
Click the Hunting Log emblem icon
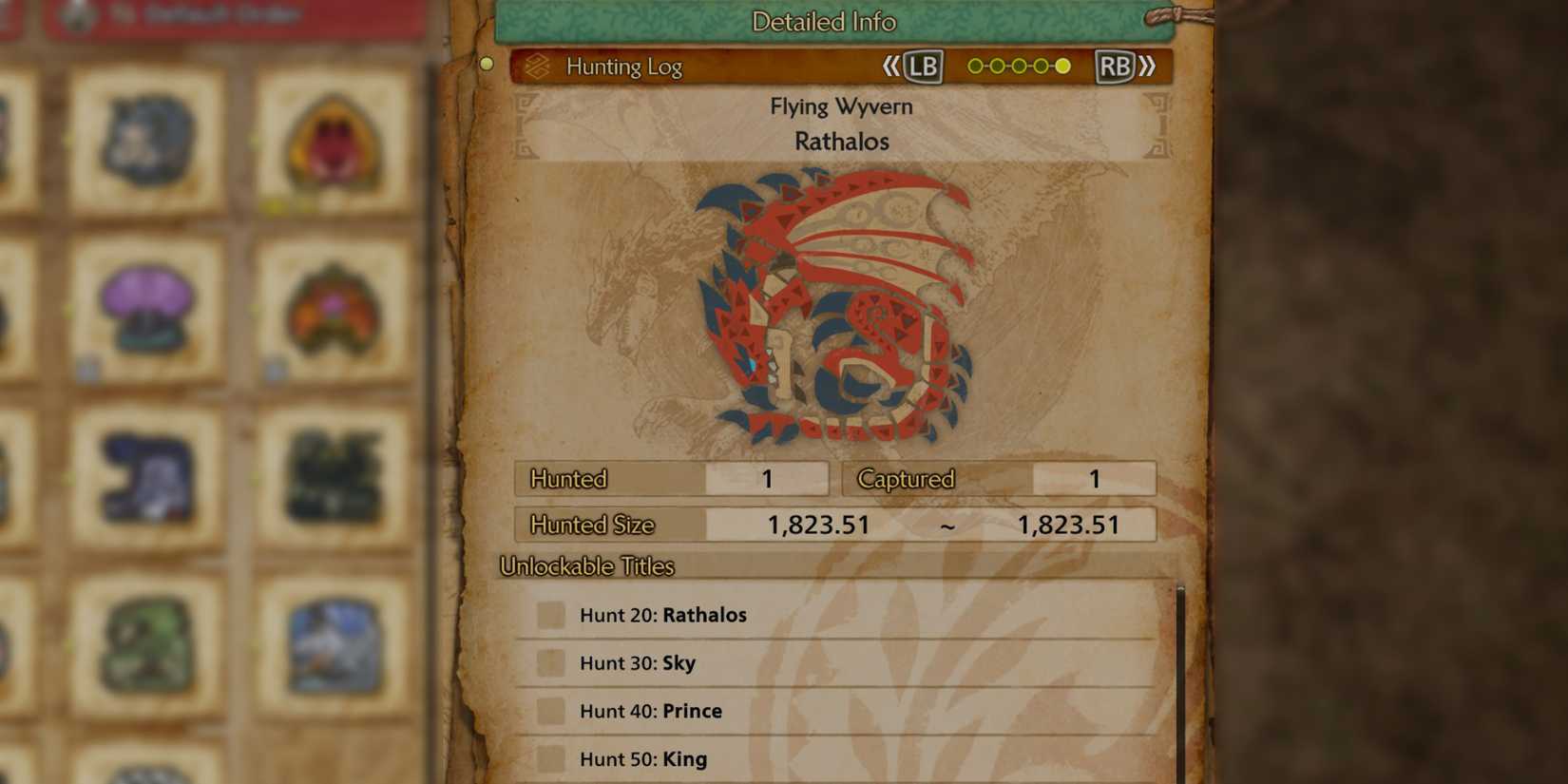[x=539, y=67]
